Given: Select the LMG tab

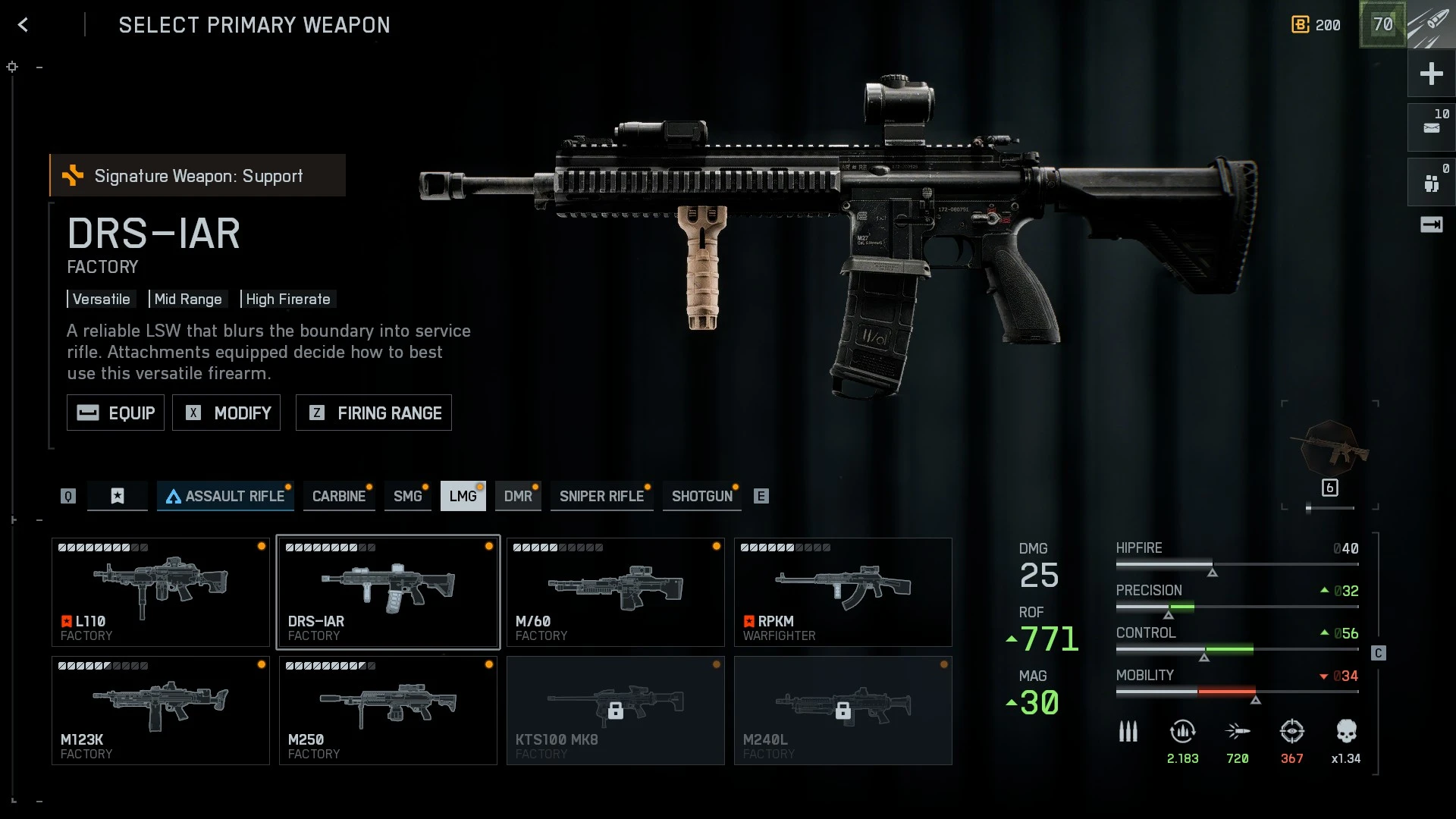Looking at the screenshot, I should click(463, 496).
